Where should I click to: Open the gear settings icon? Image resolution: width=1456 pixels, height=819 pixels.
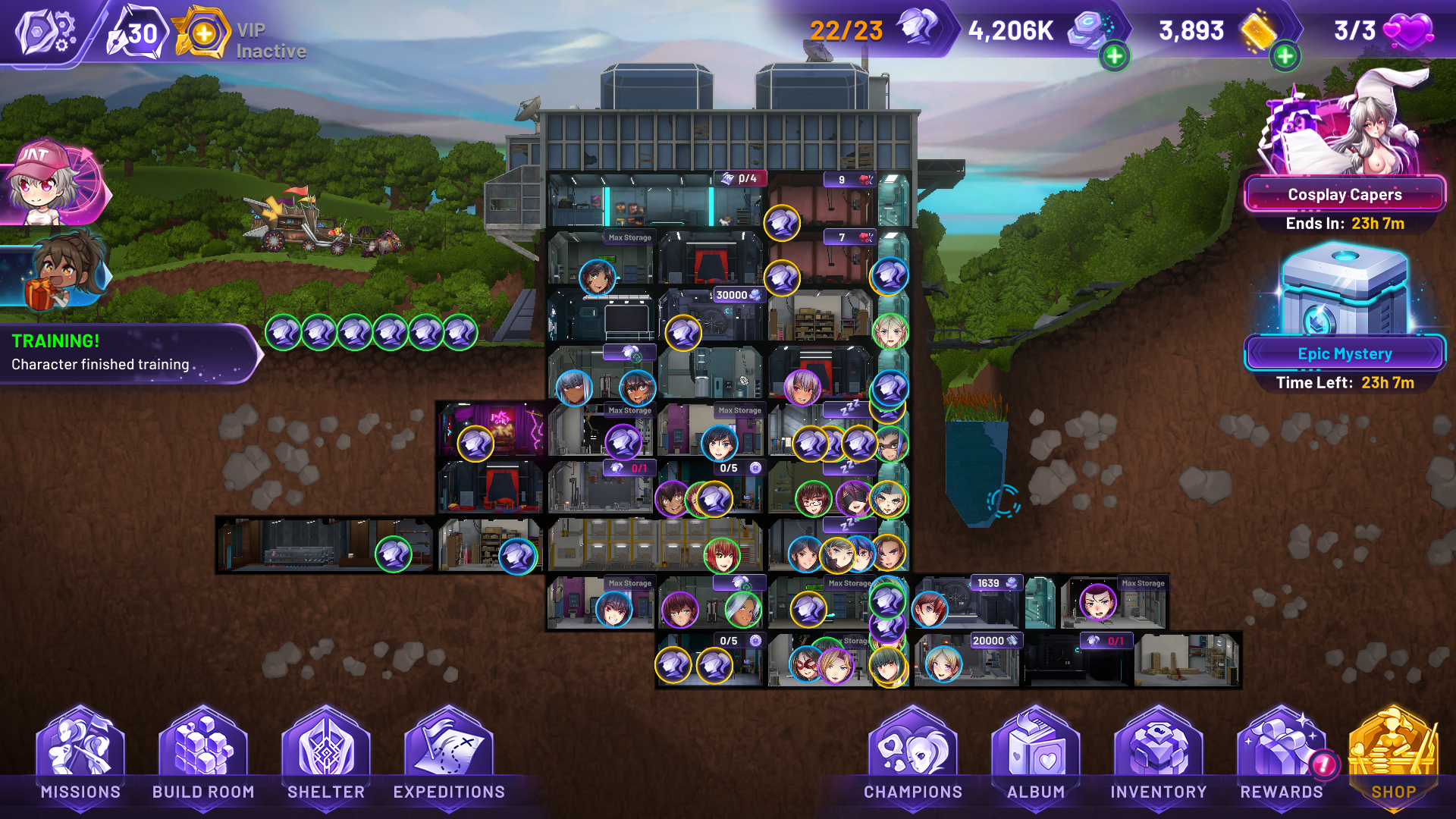click(x=45, y=33)
